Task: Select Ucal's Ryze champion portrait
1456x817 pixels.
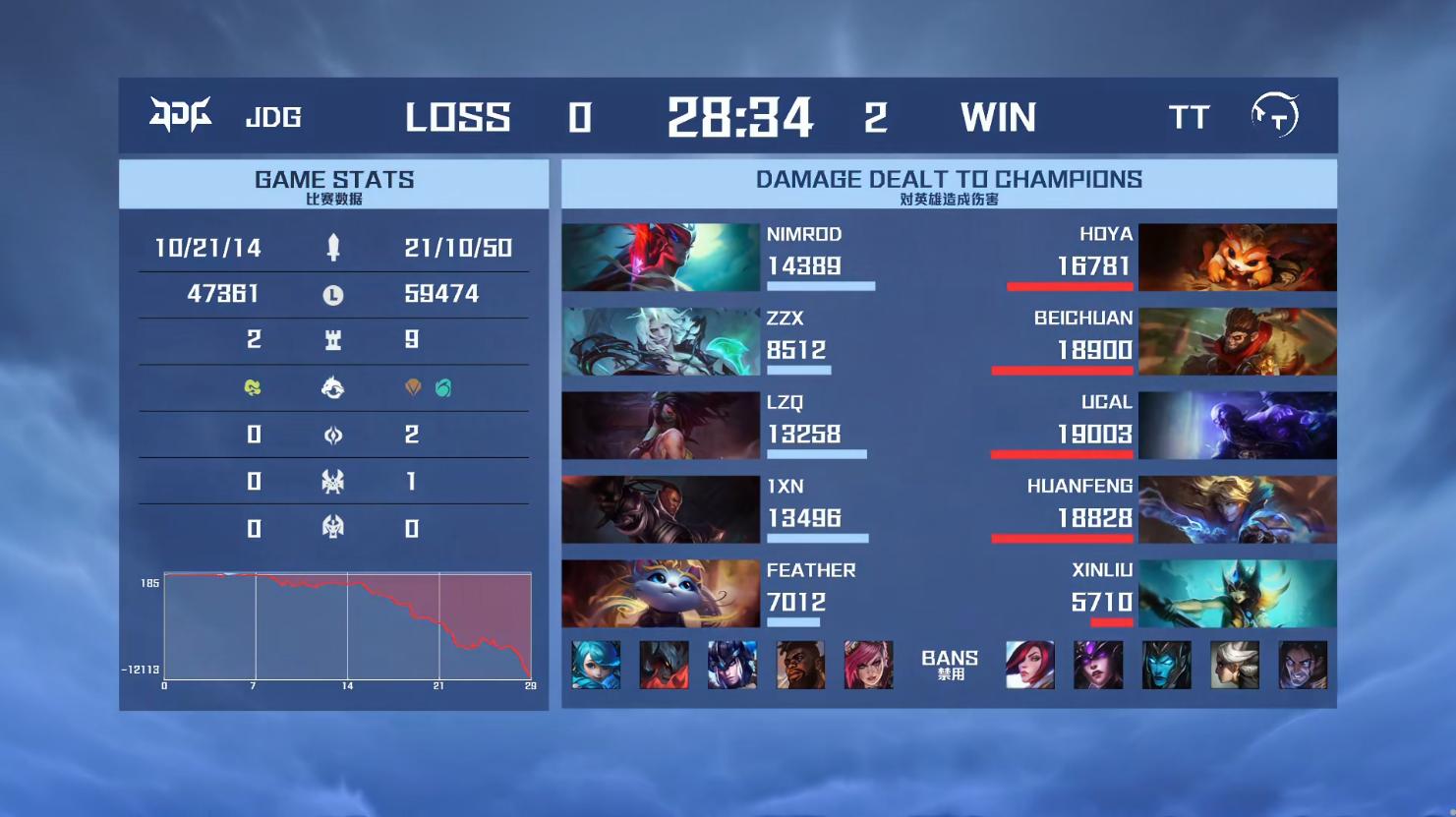Action: coord(1237,426)
